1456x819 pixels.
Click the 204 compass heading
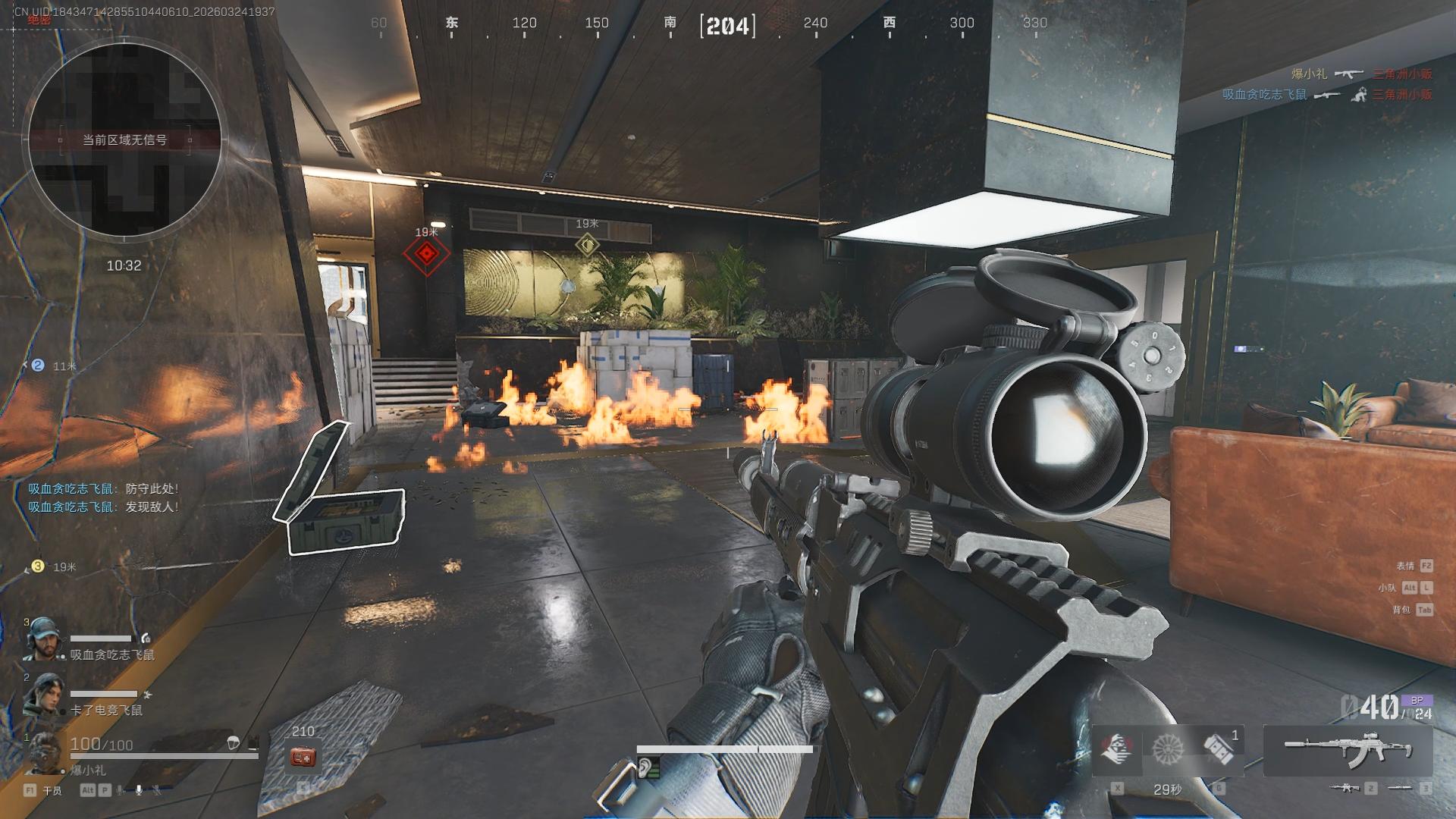pyautogui.click(x=727, y=26)
